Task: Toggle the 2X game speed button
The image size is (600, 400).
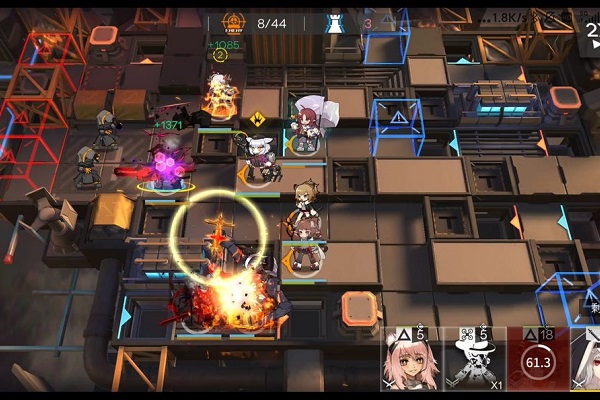Action: (590, 30)
